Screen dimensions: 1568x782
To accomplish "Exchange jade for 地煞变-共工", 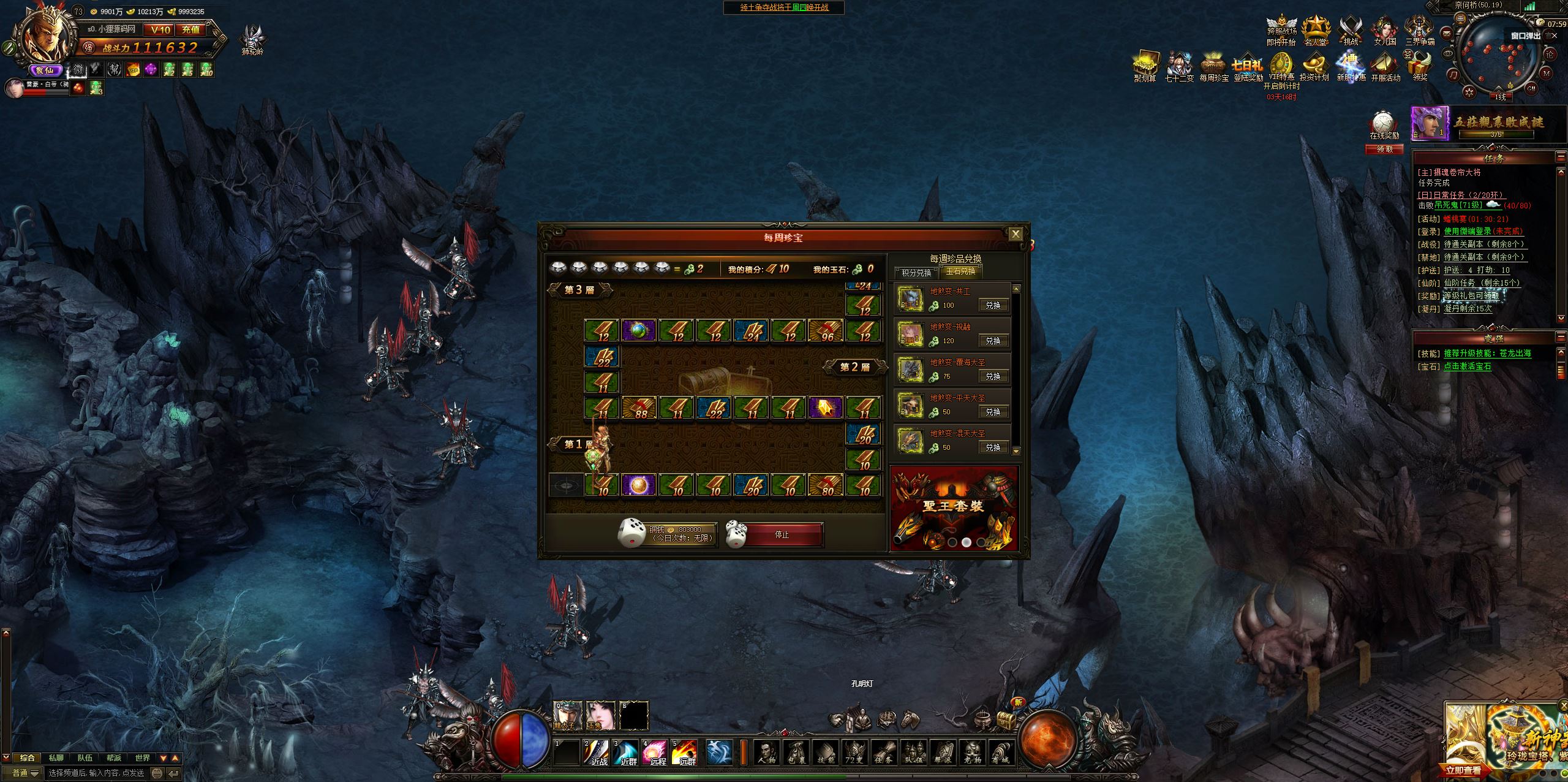I will 992,305.
